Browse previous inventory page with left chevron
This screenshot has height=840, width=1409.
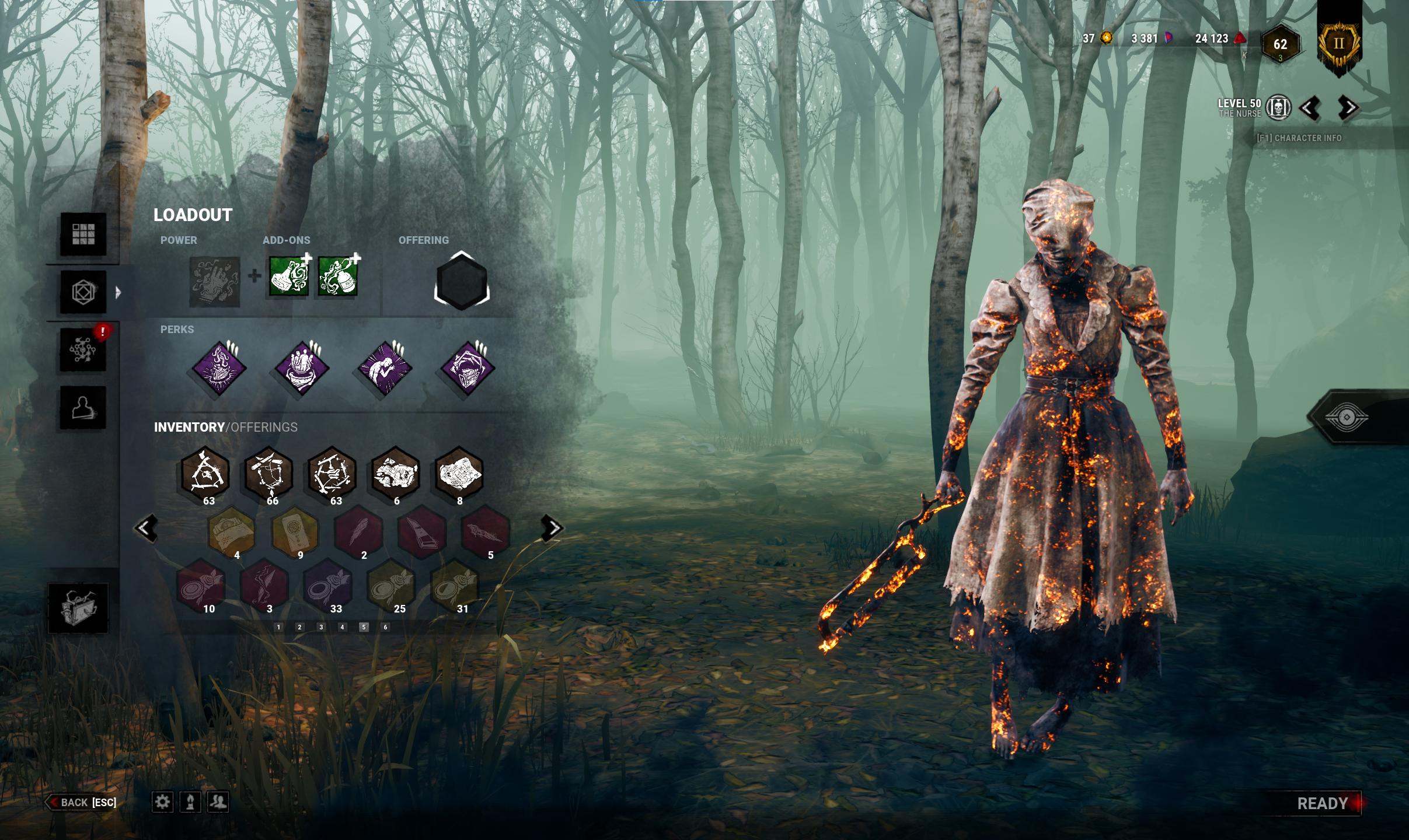coord(147,527)
